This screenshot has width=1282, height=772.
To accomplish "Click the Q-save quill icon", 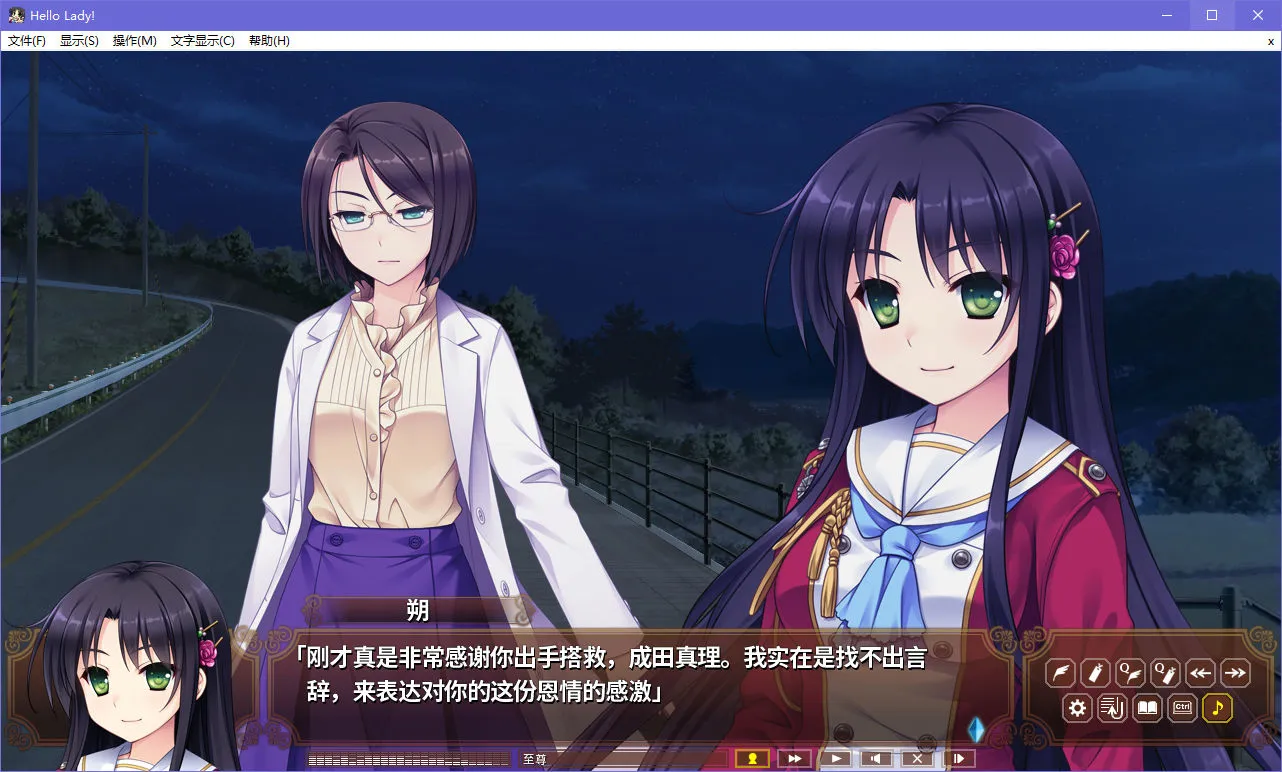I will 1130,673.
